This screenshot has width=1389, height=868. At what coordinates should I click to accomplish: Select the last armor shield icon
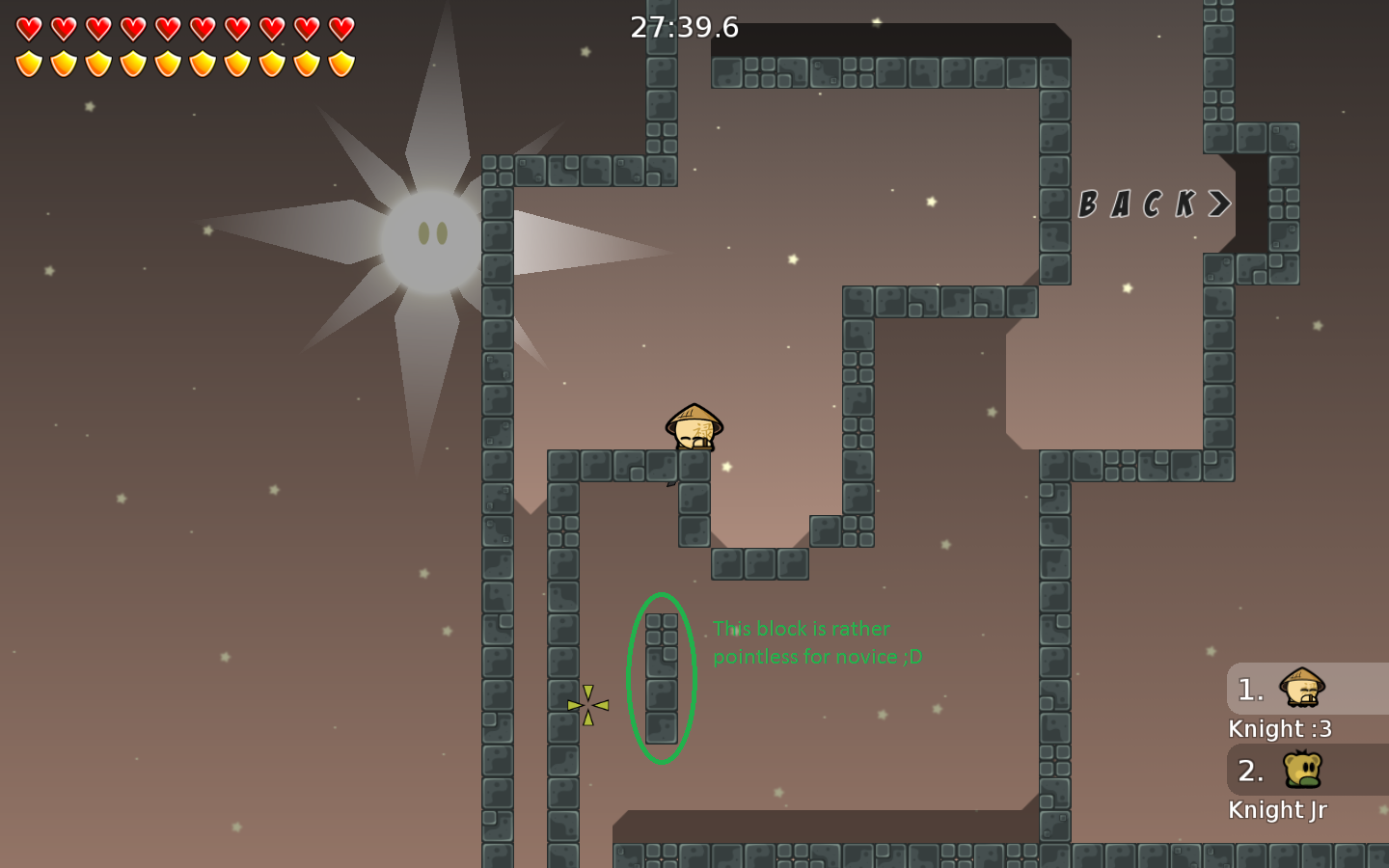tap(340, 64)
